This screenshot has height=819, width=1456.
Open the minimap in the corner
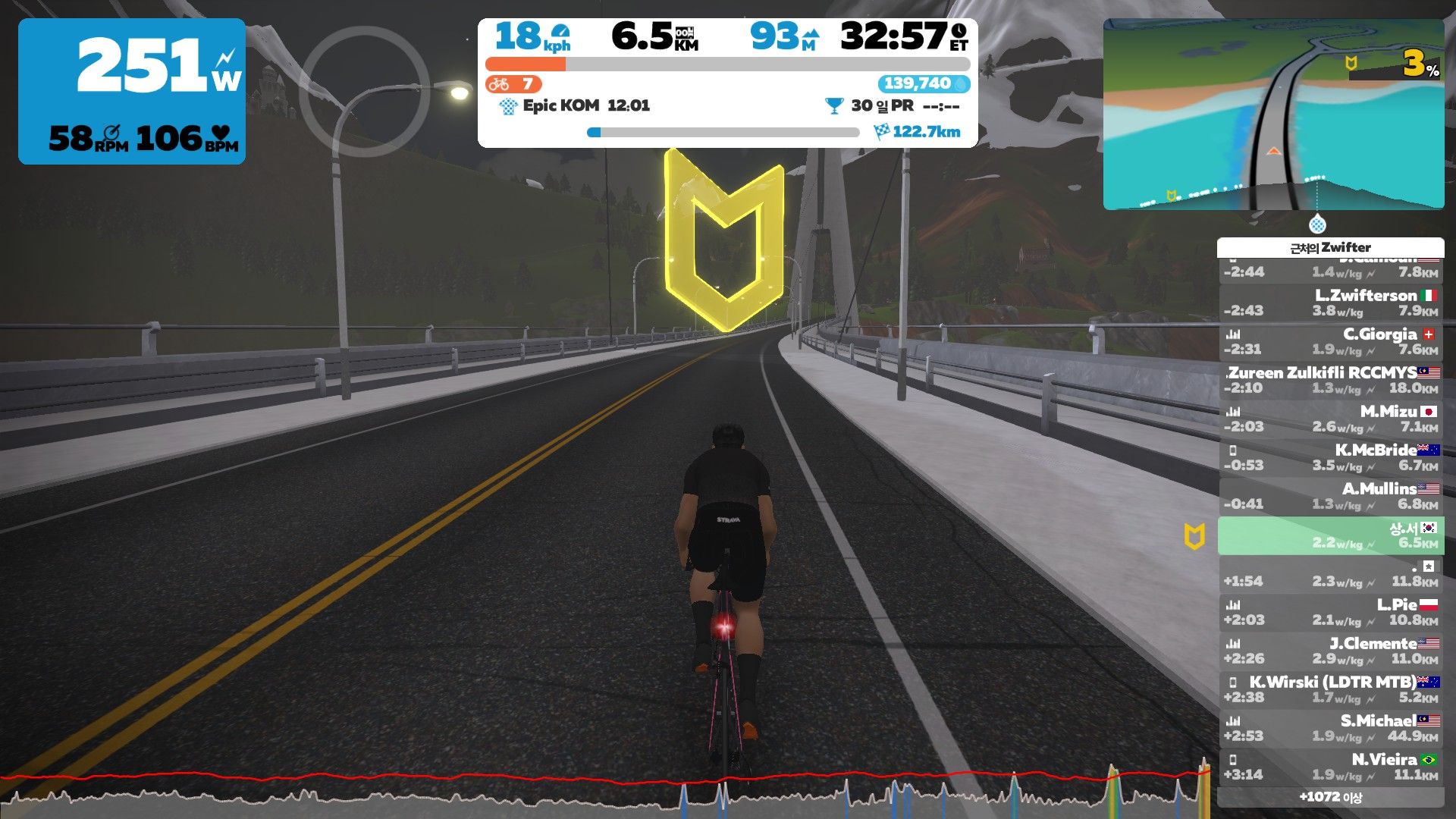click(1273, 114)
